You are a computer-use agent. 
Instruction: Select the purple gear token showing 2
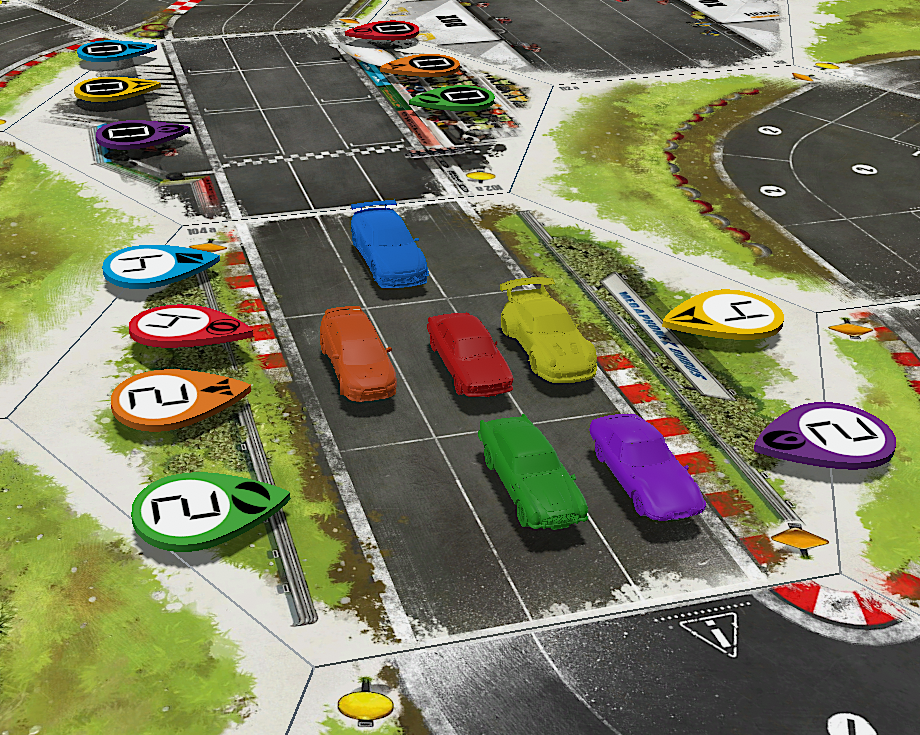click(x=829, y=435)
